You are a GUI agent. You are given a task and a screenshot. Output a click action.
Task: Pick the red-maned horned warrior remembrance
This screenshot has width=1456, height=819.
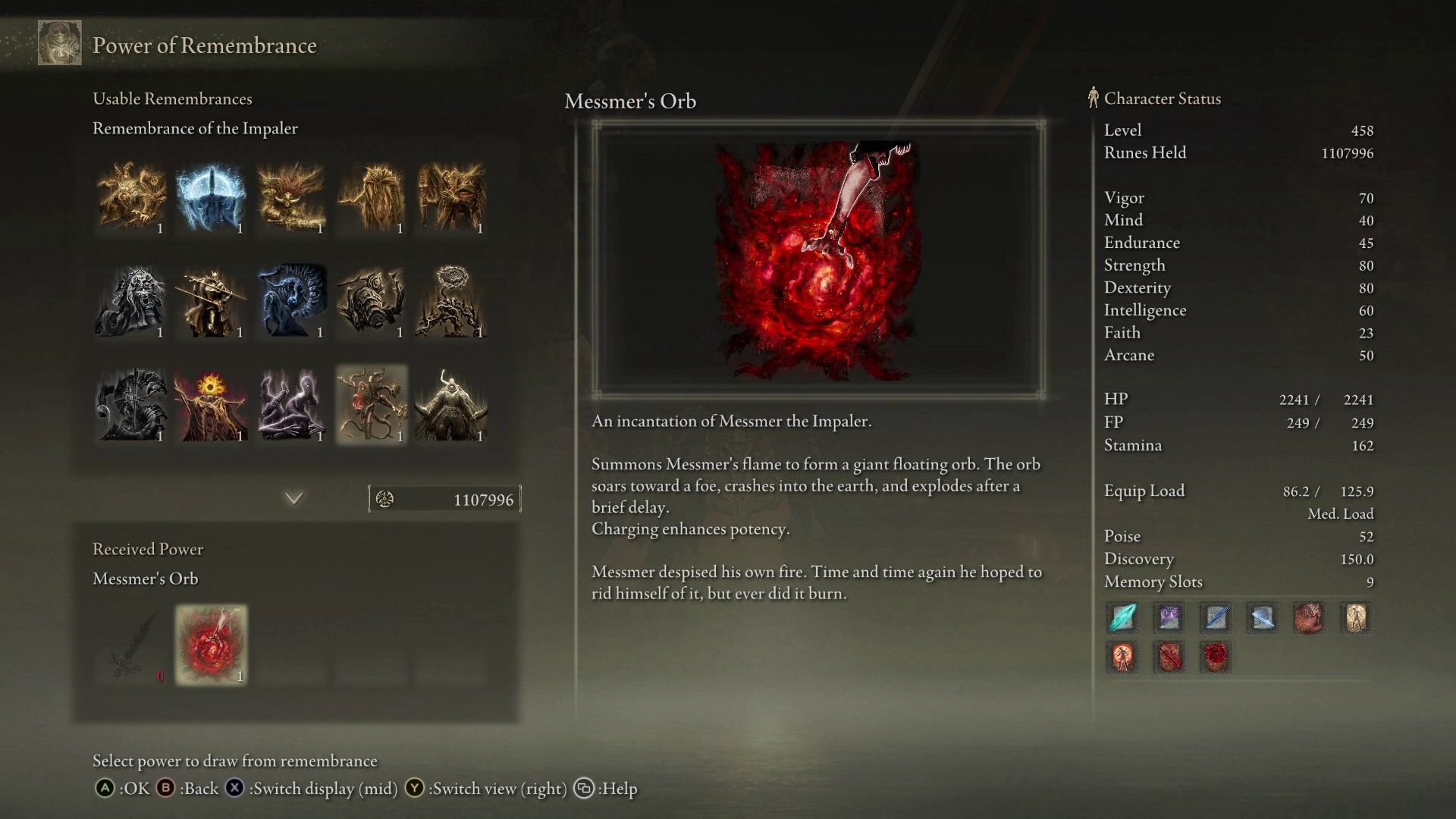tap(291, 197)
